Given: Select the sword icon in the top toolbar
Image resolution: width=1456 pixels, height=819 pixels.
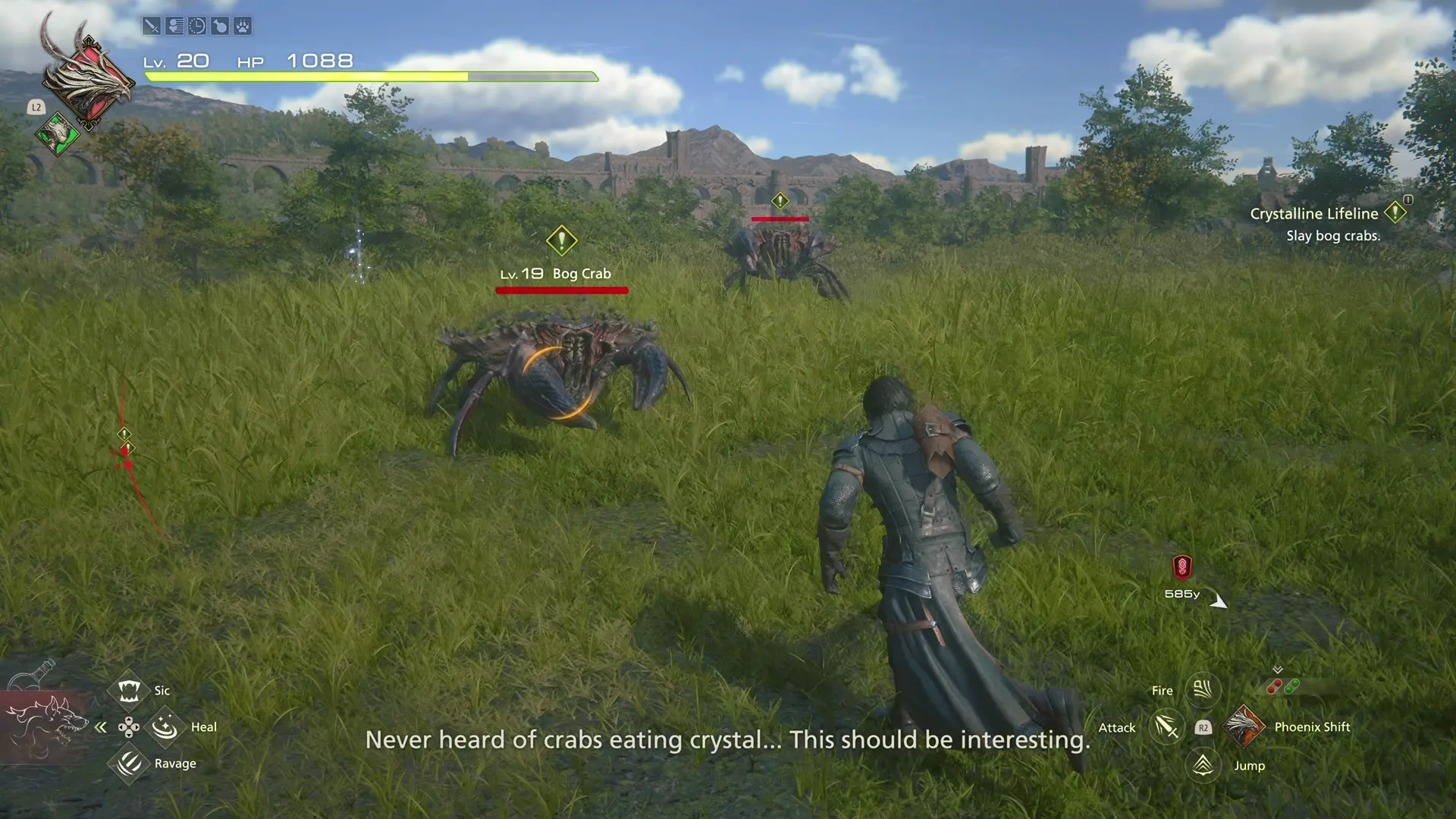Looking at the screenshot, I should 150,27.
